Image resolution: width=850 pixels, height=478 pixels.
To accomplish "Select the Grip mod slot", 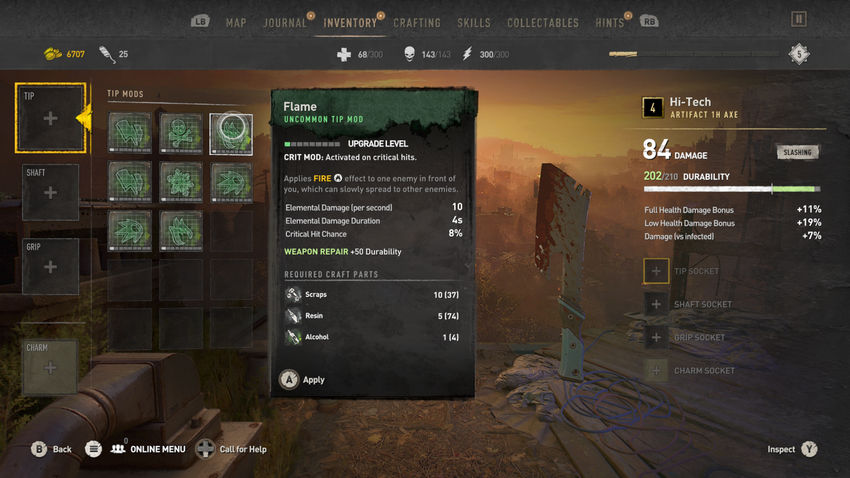I will click(x=50, y=267).
